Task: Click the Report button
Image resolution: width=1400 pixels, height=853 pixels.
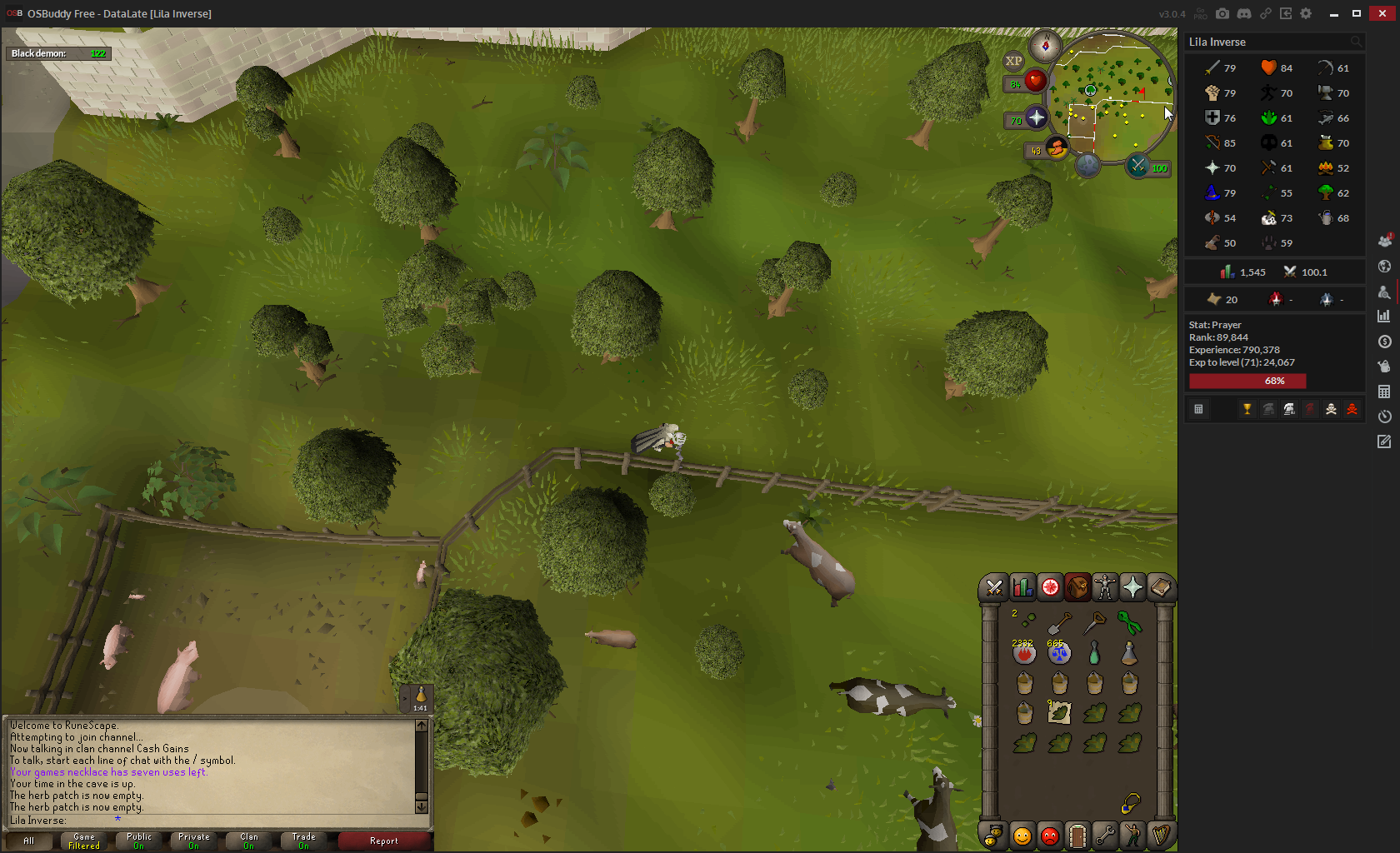Action: [384, 841]
